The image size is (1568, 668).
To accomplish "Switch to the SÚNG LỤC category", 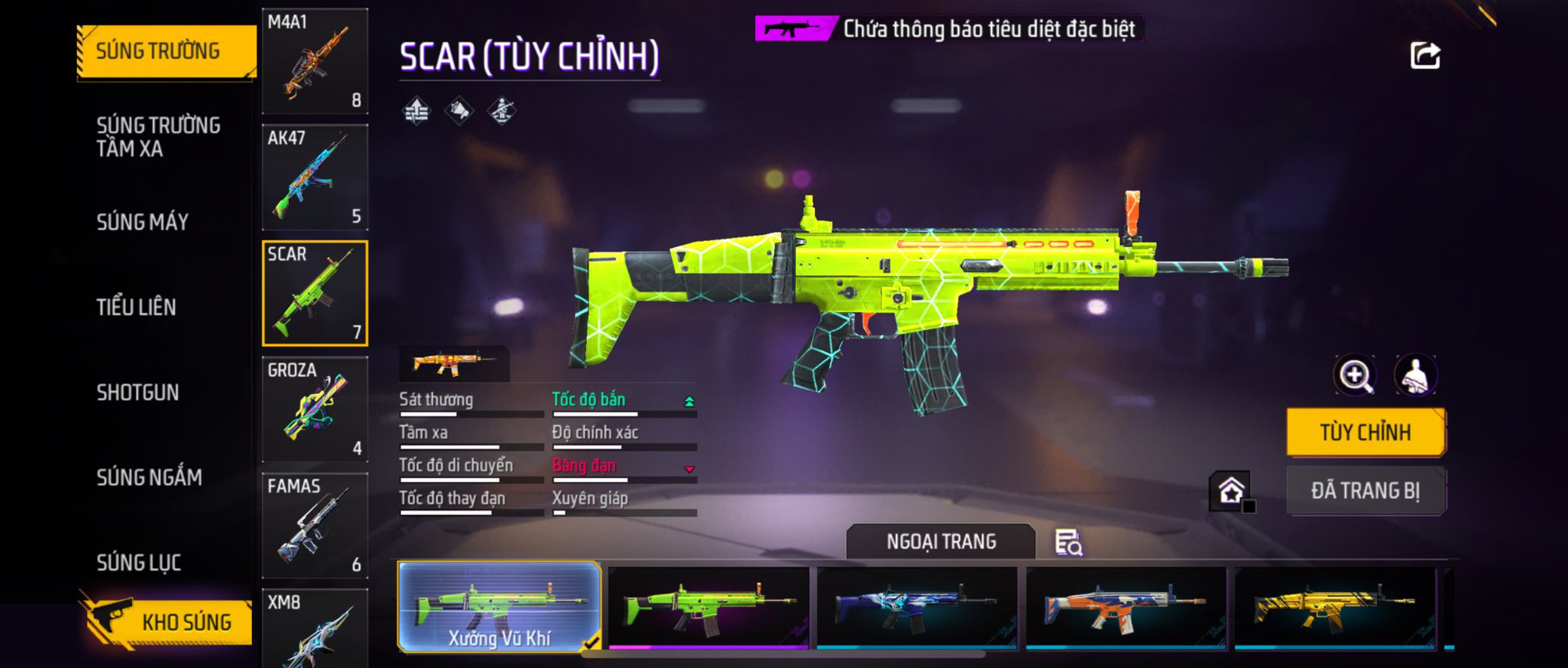I will (138, 562).
